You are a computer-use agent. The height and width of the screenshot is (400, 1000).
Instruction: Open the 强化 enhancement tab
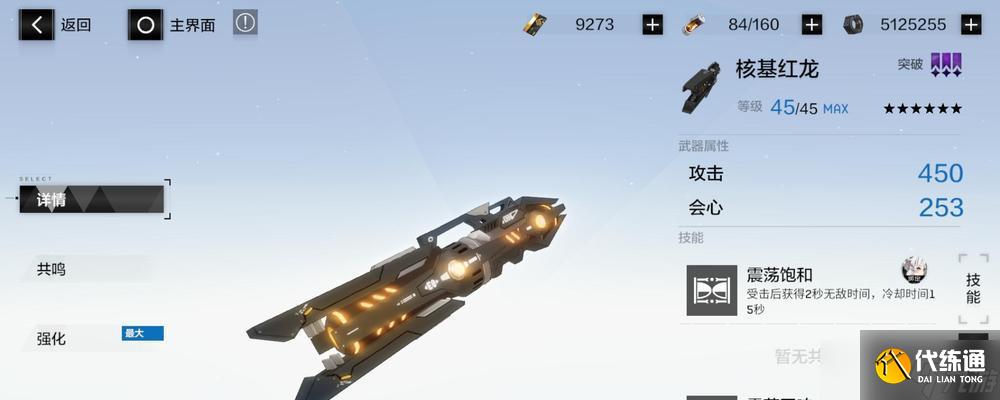[x=52, y=338]
